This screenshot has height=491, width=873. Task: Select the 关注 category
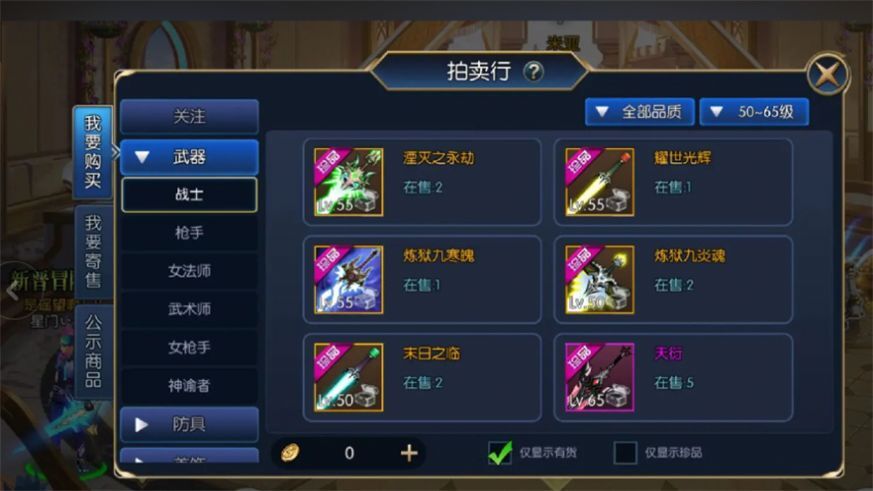[x=189, y=117]
